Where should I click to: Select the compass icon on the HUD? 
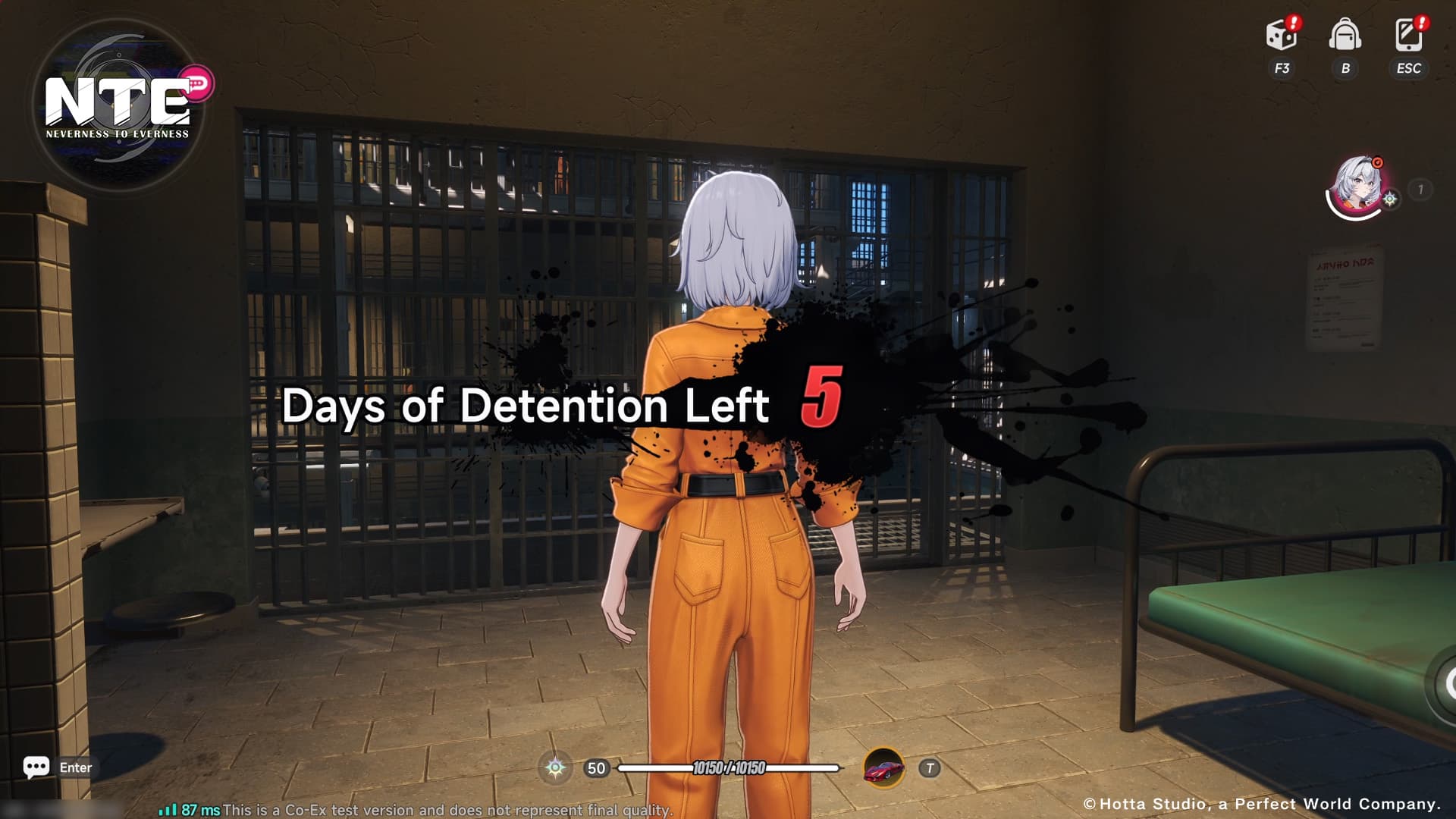pos(555,768)
